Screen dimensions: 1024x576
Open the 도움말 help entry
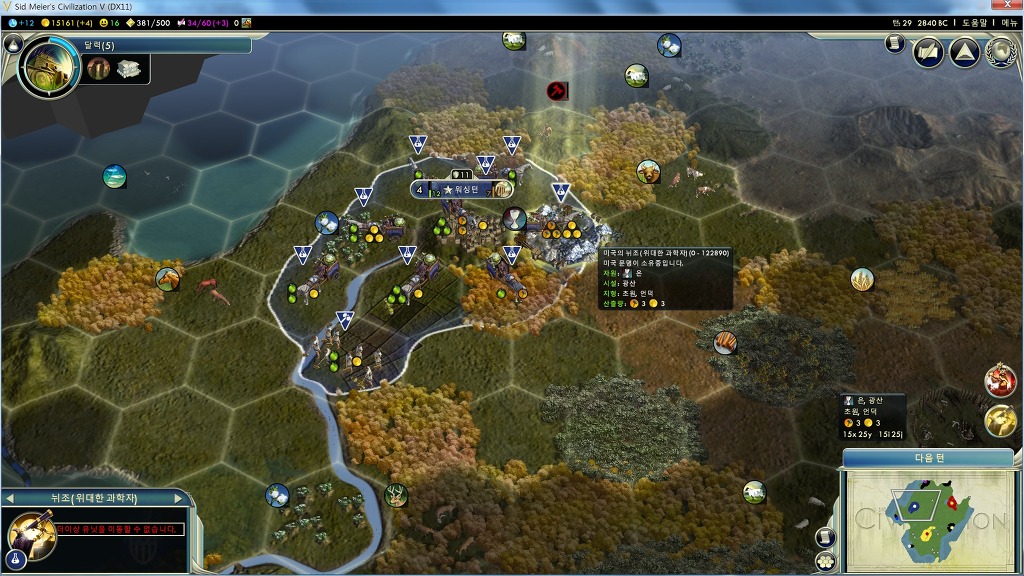tap(973, 22)
